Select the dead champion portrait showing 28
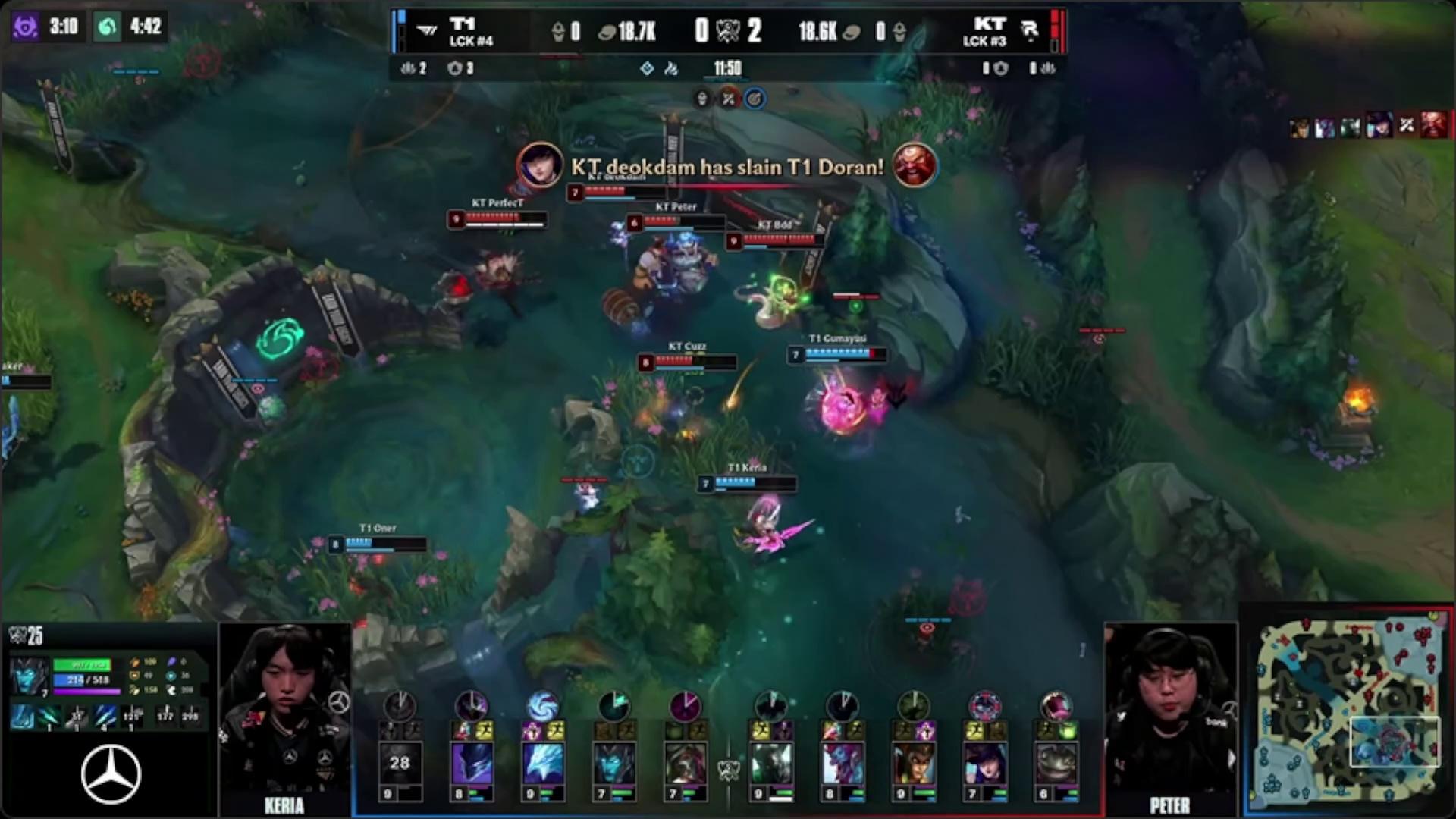The image size is (1456, 819). click(x=400, y=762)
